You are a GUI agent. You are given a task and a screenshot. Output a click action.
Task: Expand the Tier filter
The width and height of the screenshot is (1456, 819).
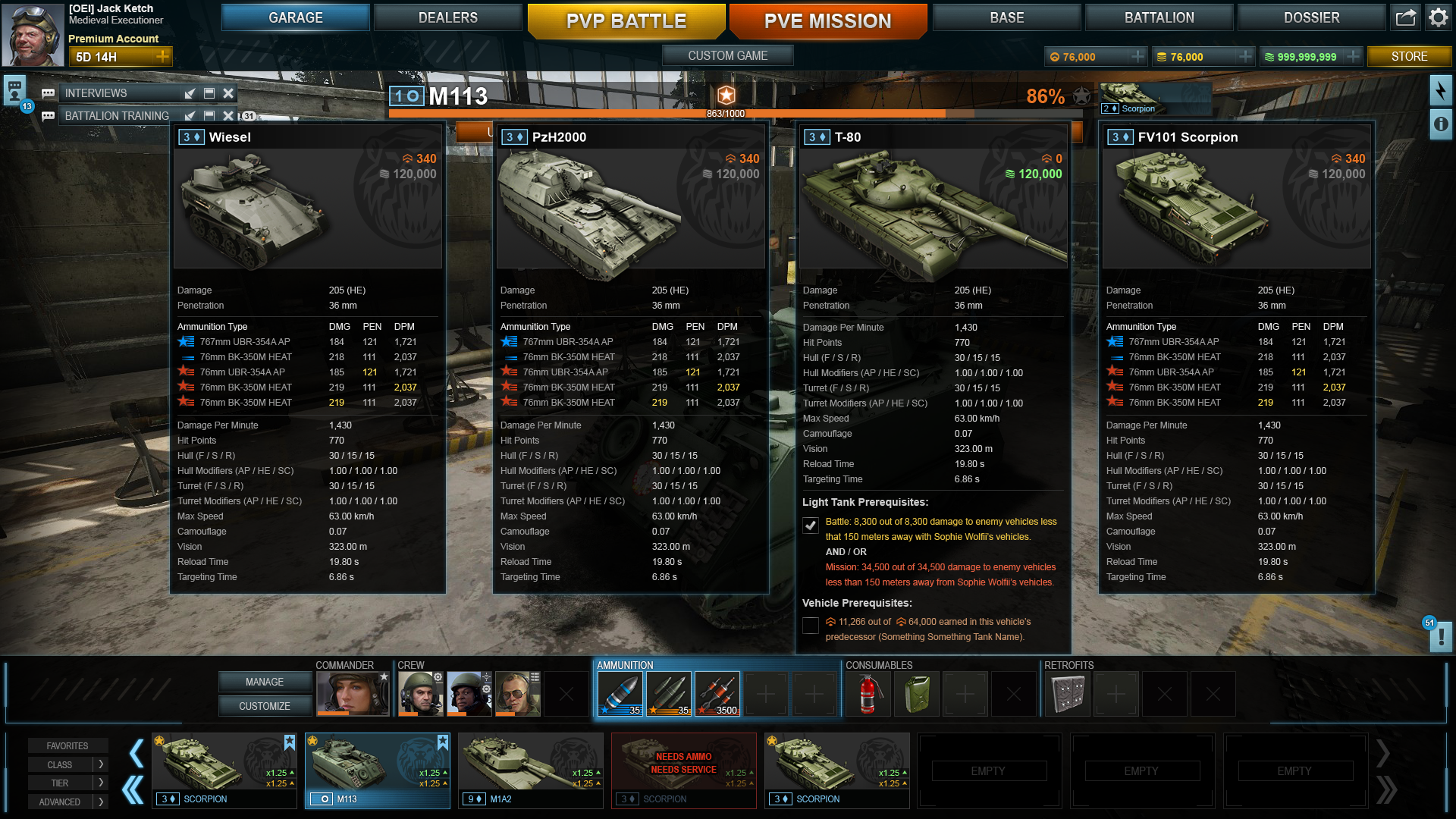67,783
